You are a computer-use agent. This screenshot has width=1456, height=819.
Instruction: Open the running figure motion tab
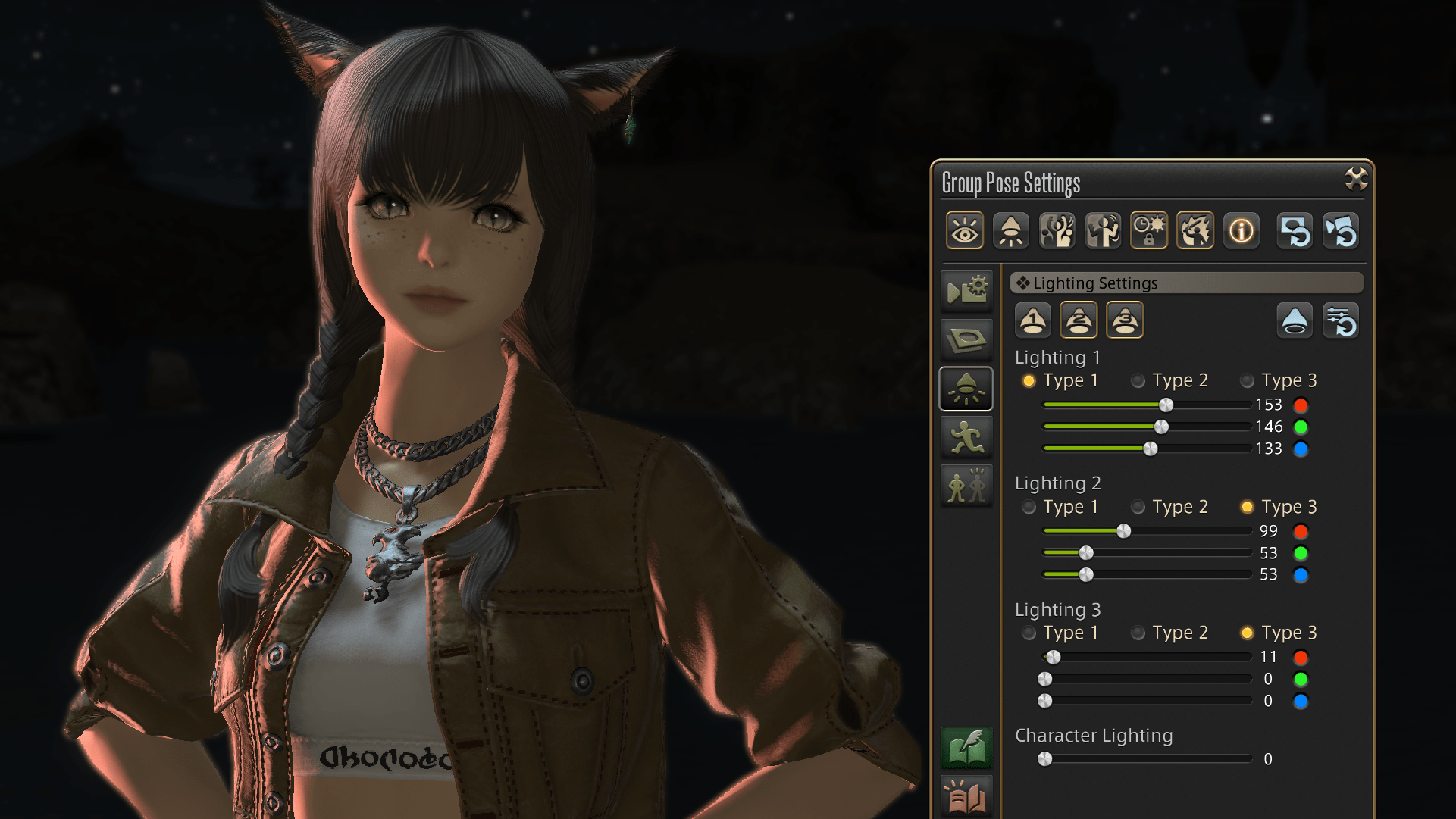pyautogui.click(x=966, y=439)
